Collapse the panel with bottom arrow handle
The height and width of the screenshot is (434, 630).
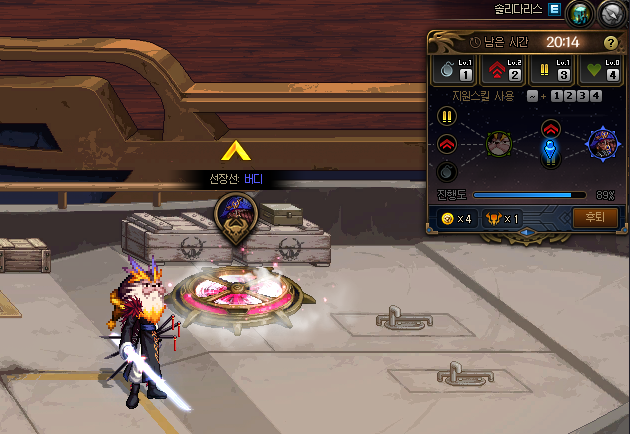coord(526,234)
